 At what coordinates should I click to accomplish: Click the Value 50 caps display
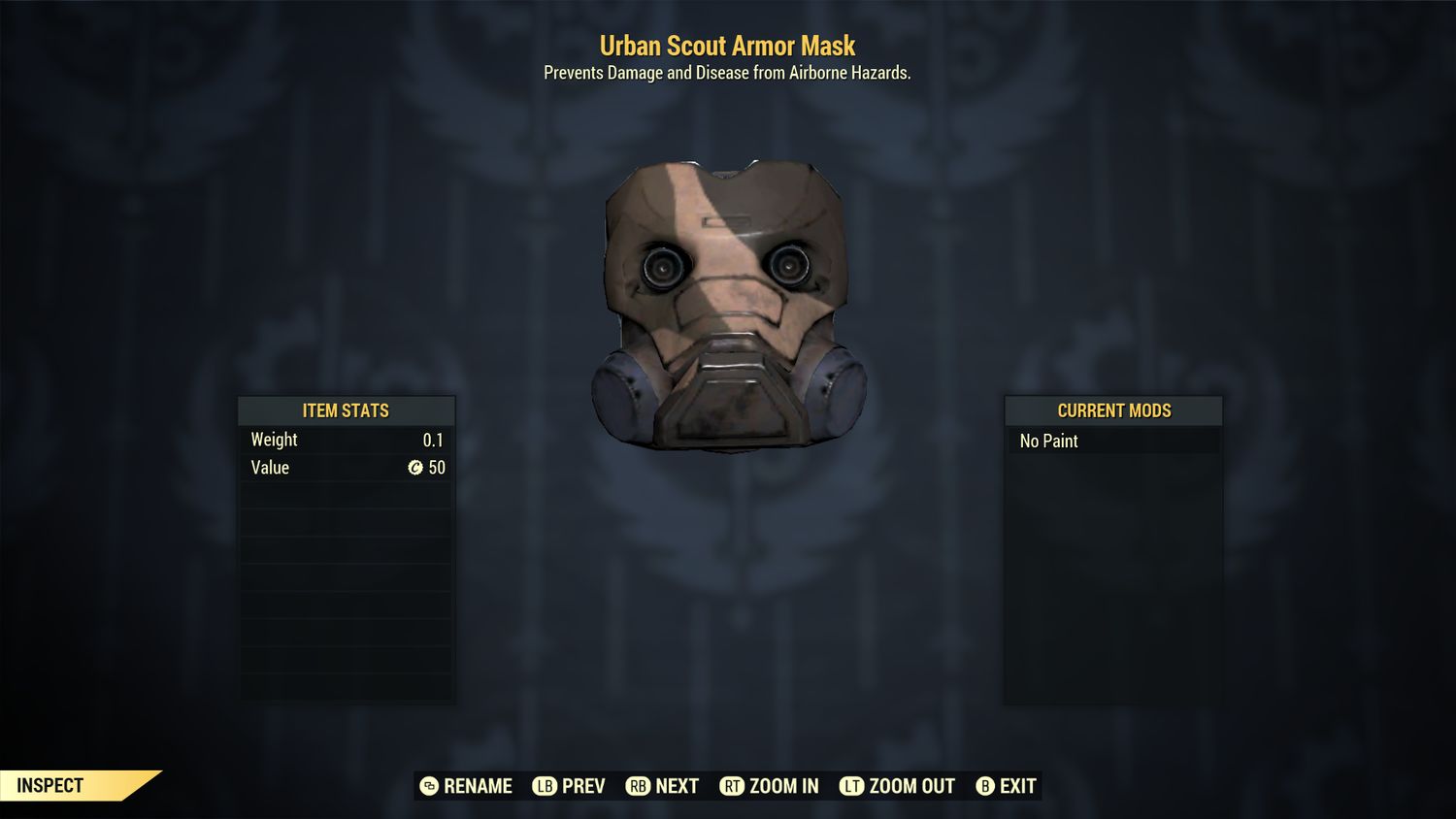(430, 468)
